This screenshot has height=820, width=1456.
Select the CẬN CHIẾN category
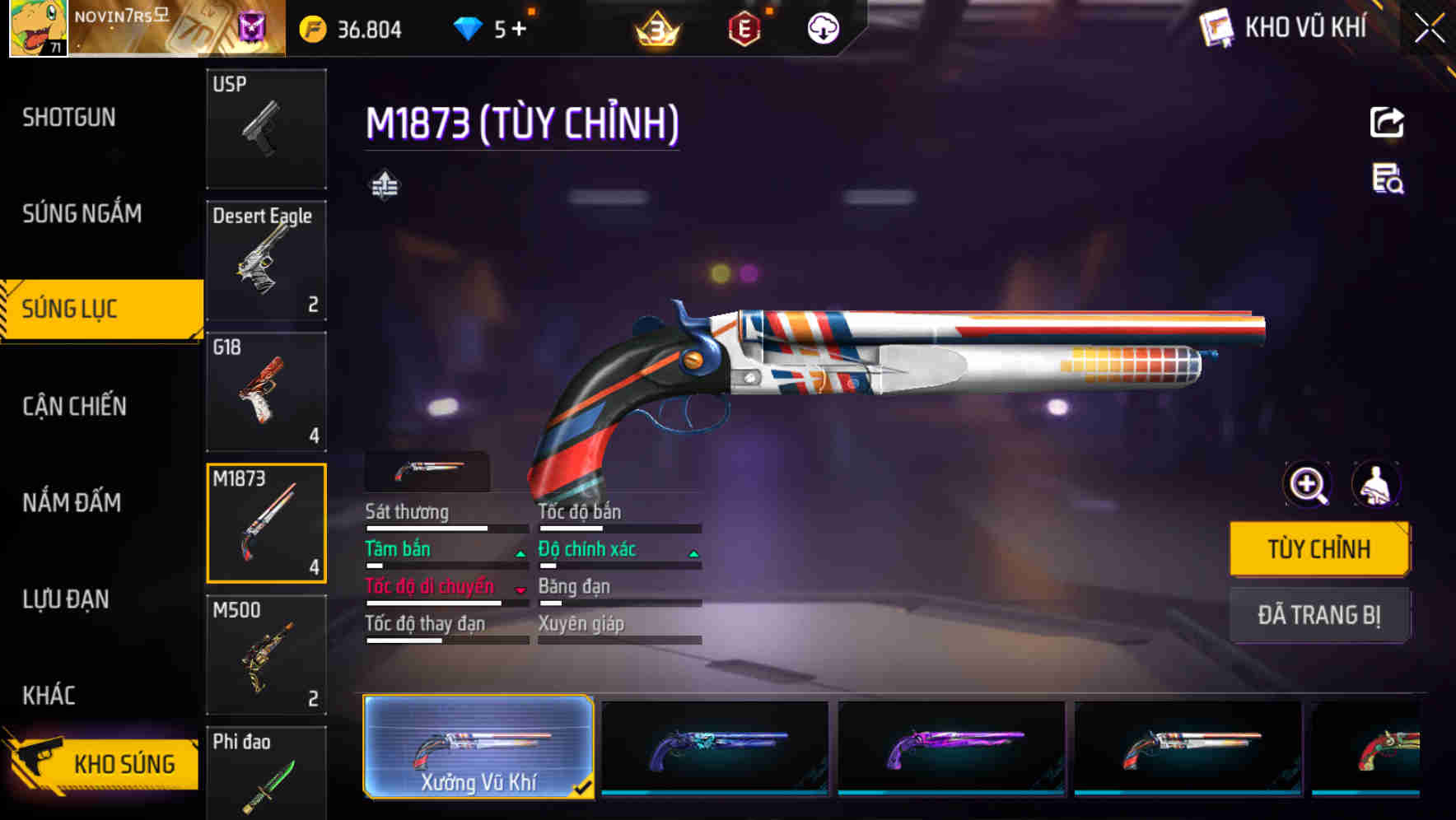click(74, 406)
